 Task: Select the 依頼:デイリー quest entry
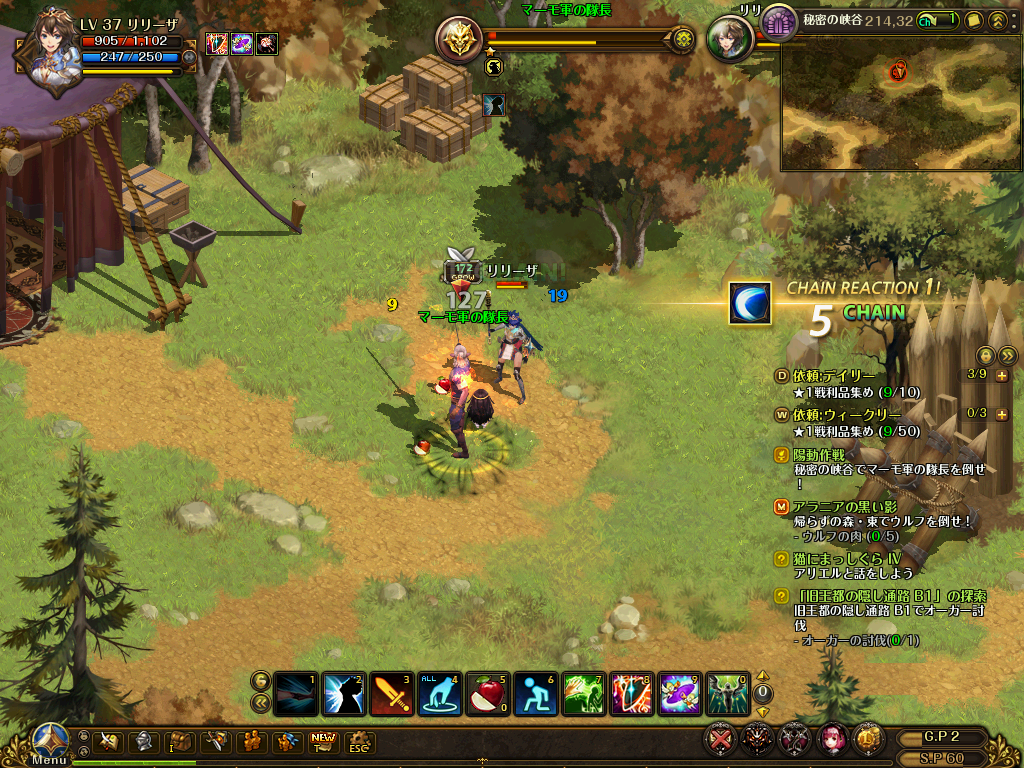833,375
